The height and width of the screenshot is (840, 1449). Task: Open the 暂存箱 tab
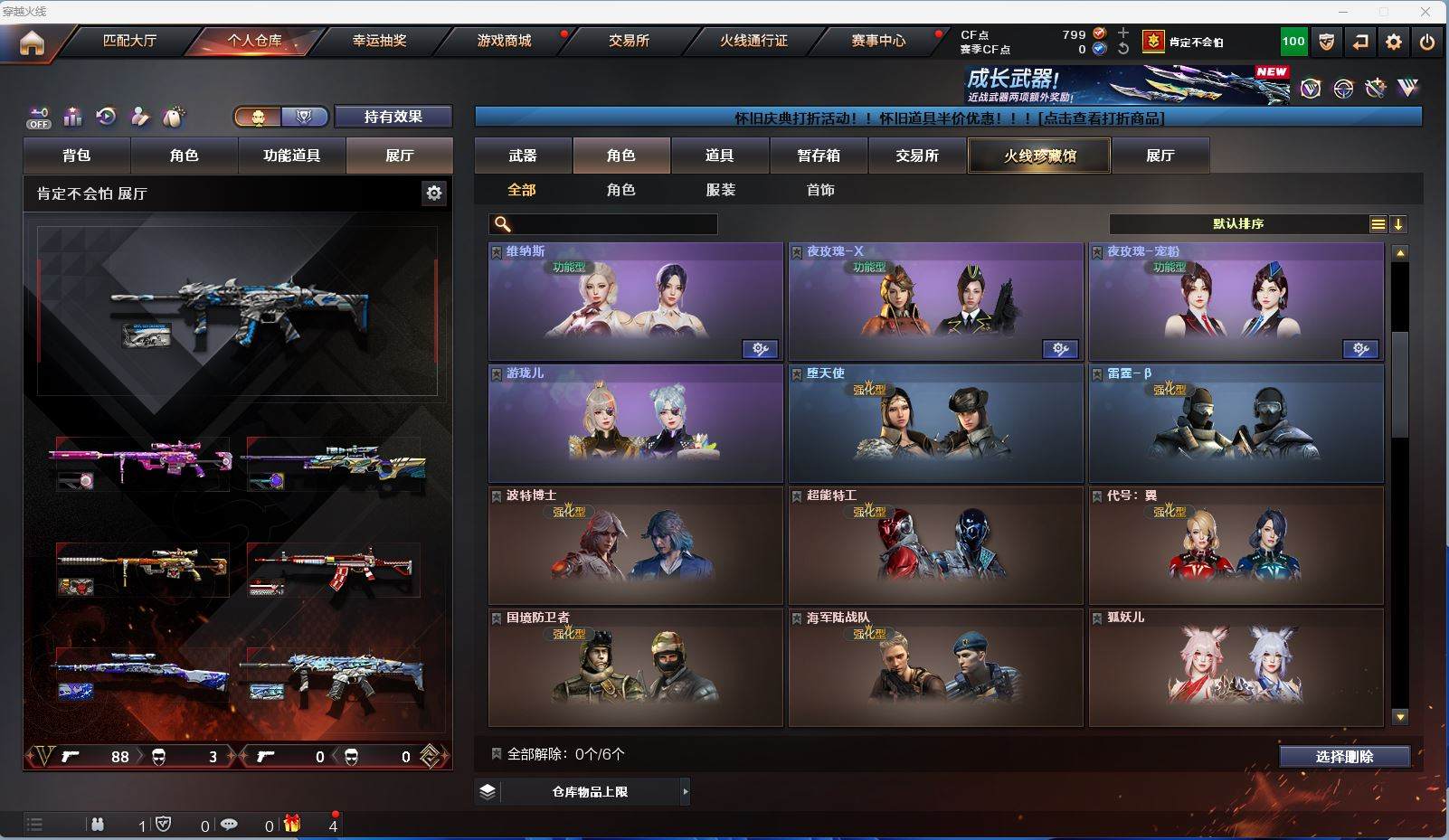click(x=819, y=156)
